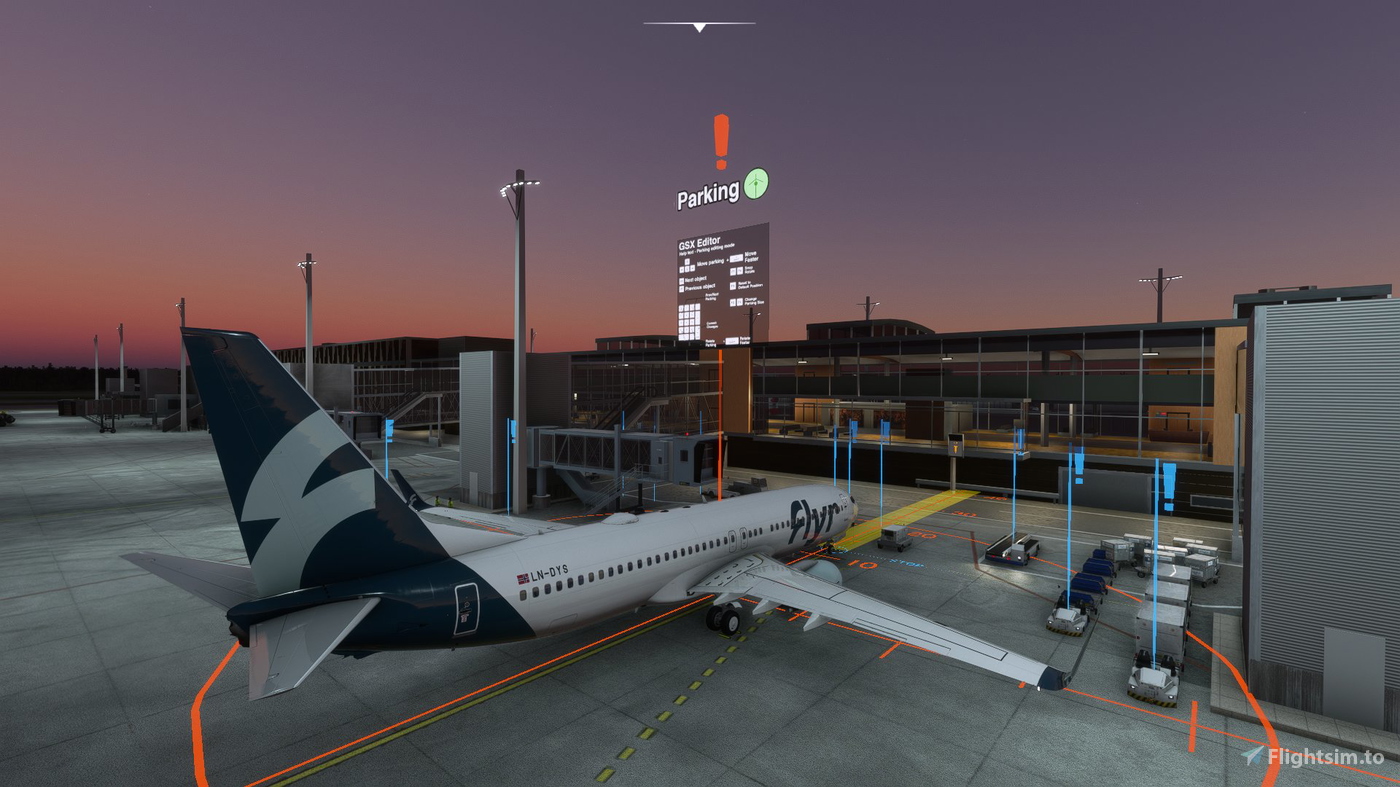Click the exclamation marker above the right-side ground vehicles

tap(1080, 463)
